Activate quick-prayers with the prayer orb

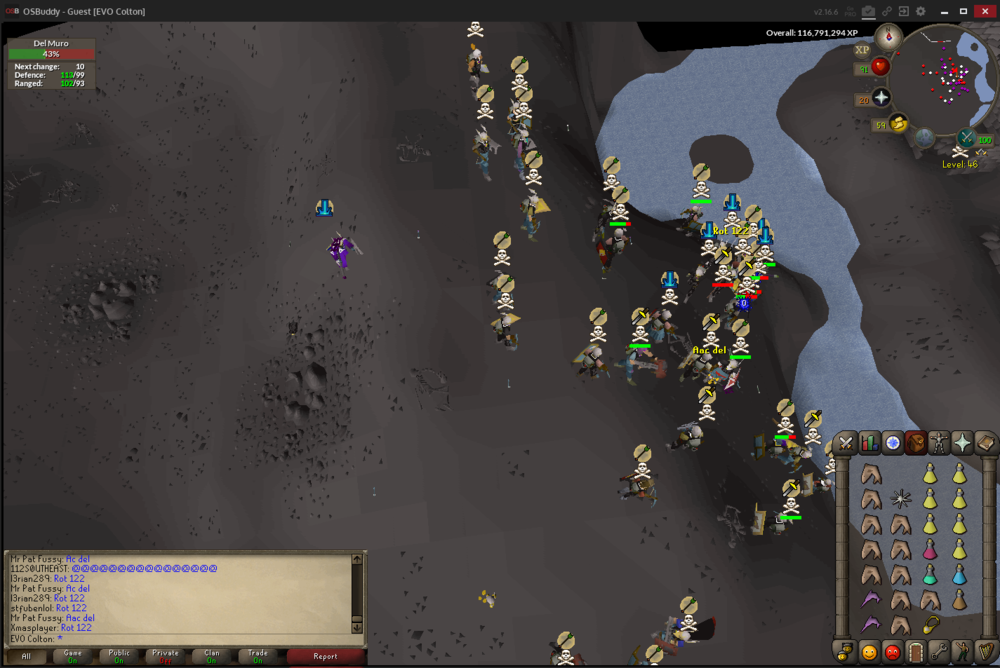pos(881,97)
